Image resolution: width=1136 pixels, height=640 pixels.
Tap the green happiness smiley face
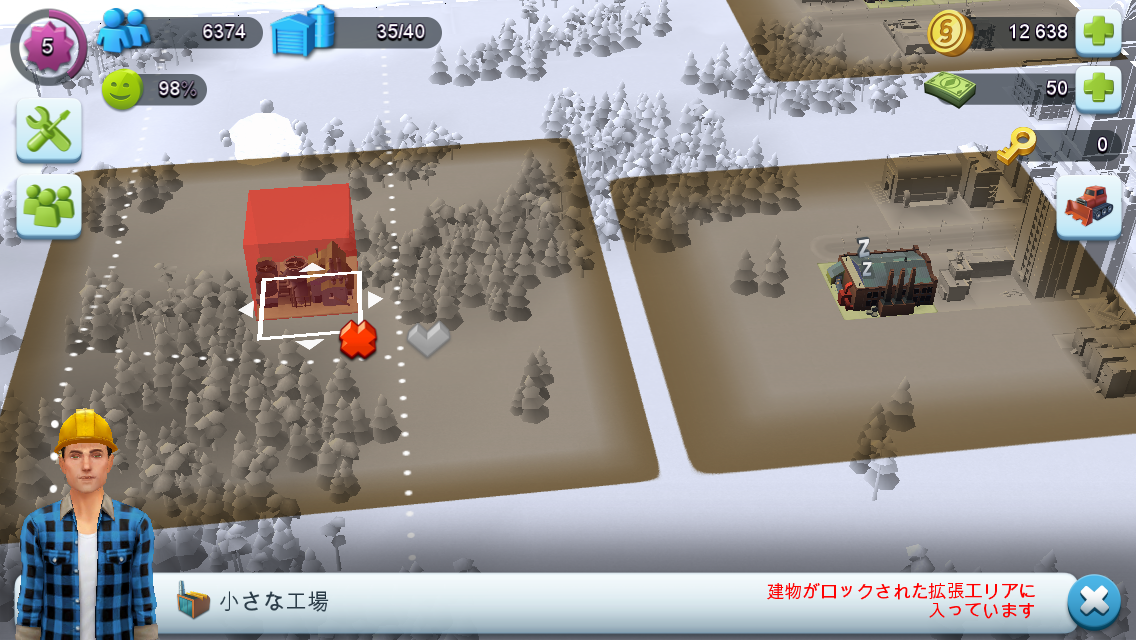coord(121,89)
